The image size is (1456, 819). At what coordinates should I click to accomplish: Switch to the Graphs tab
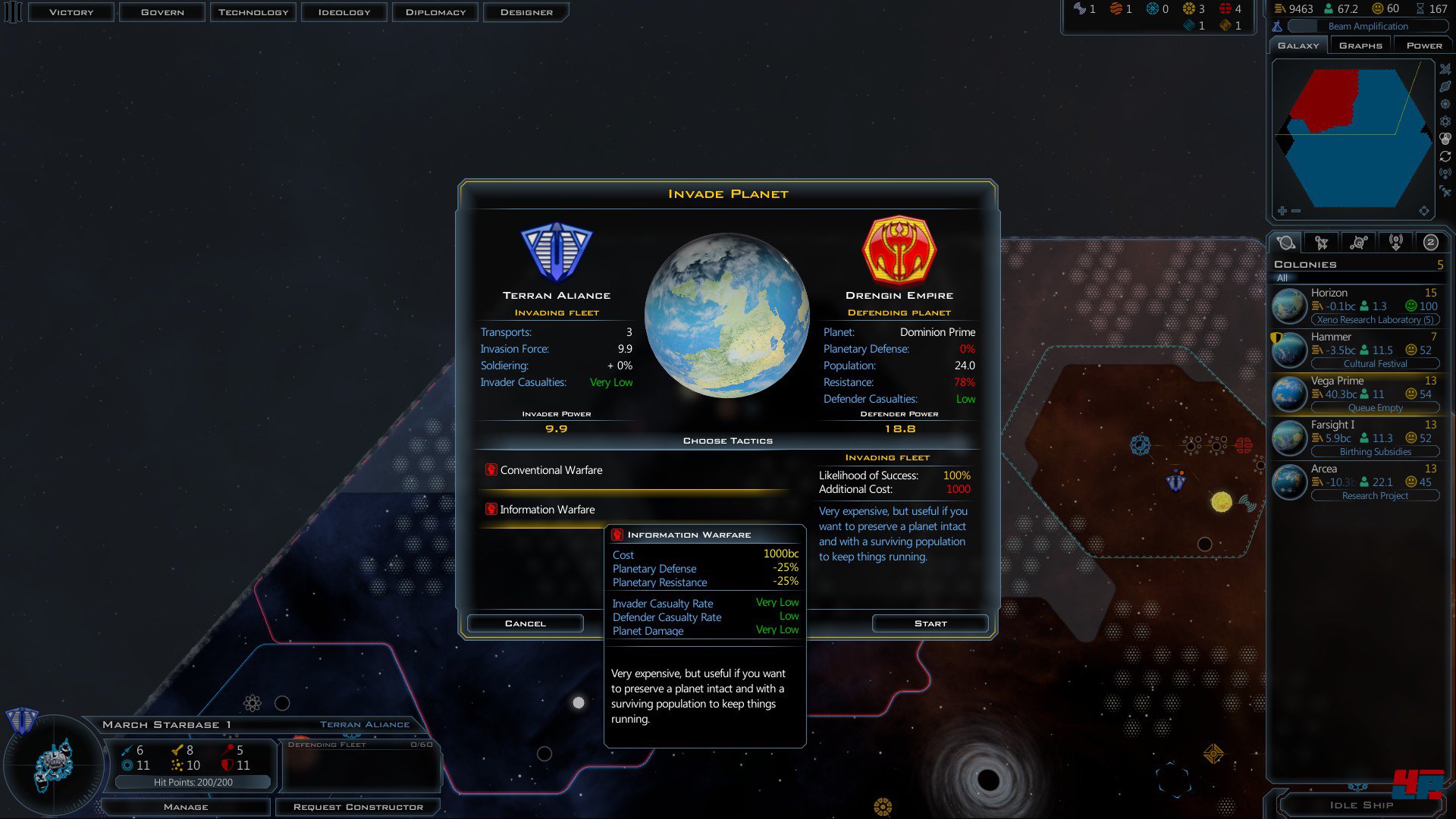(1360, 45)
